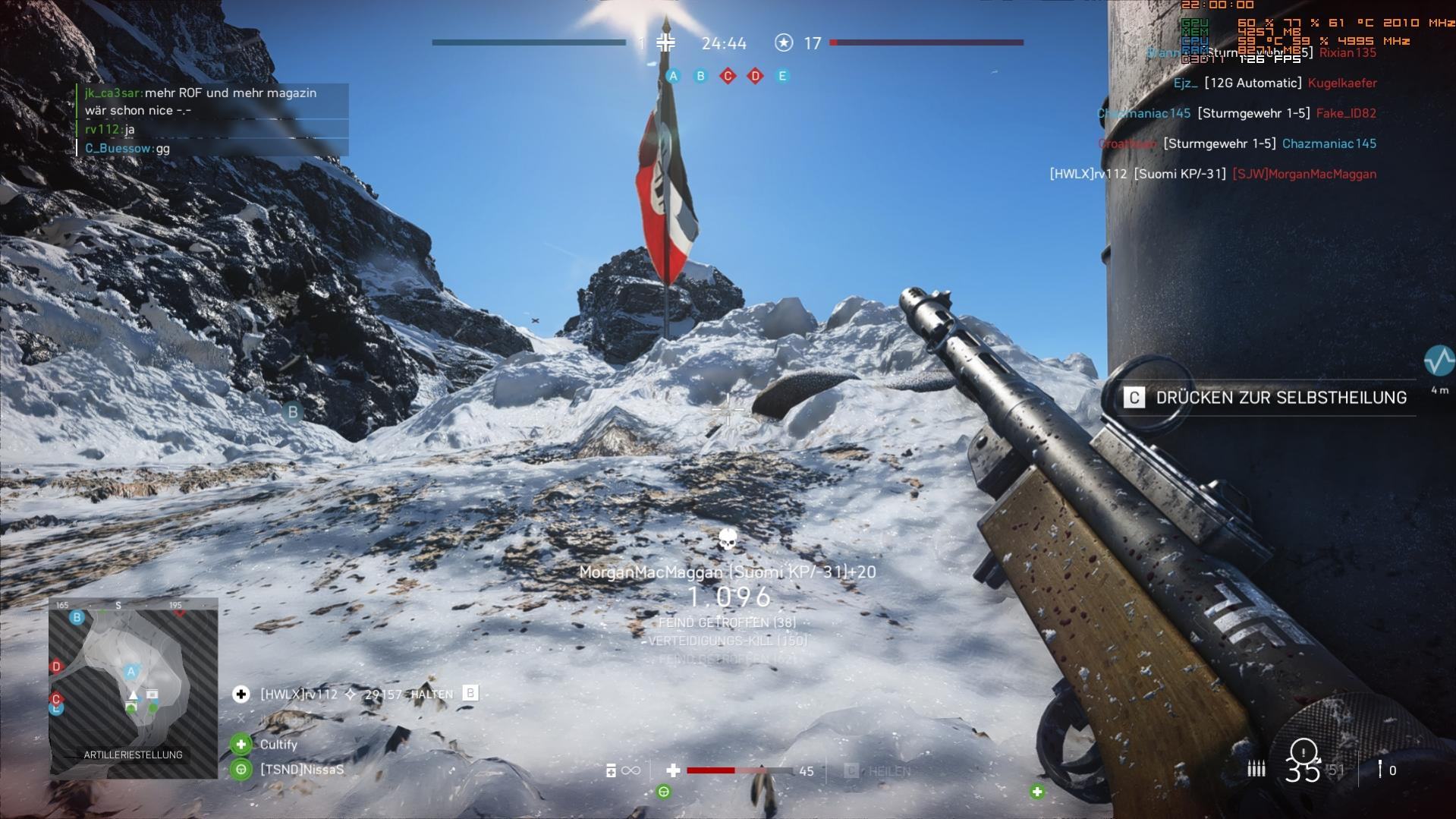Select squad member Cultify in squad list

pyautogui.click(x=278, y=745)
